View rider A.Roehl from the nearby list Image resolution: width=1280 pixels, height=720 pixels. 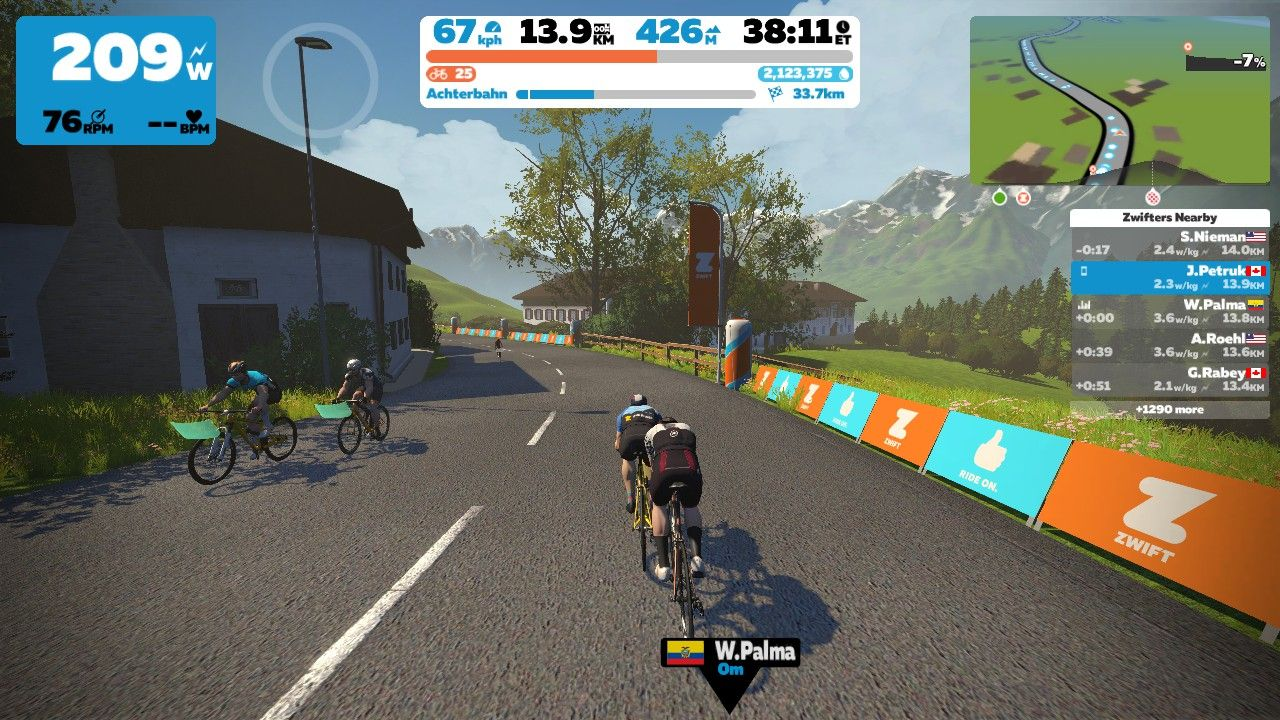(1169, 345)
